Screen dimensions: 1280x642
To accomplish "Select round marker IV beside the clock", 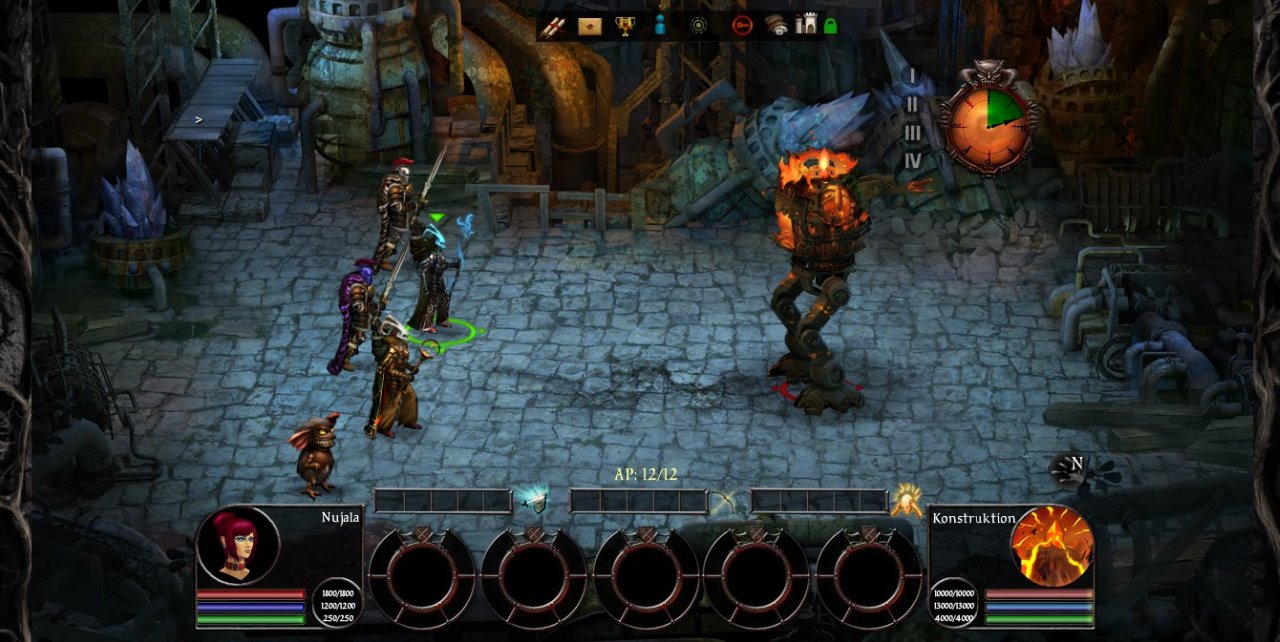I will [x=912, y=160].
